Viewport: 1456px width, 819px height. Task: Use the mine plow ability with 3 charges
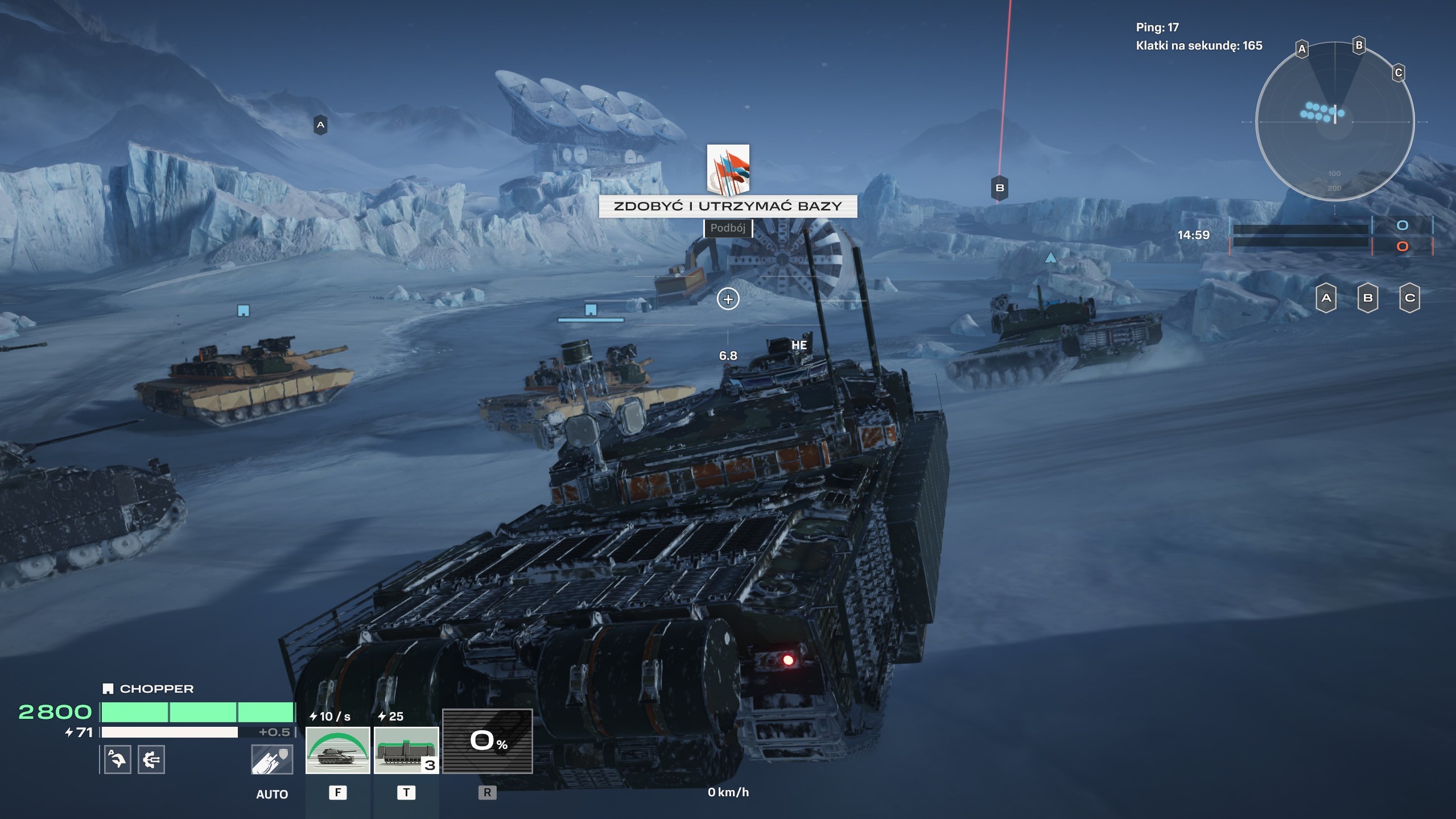(x=406, y=750)
